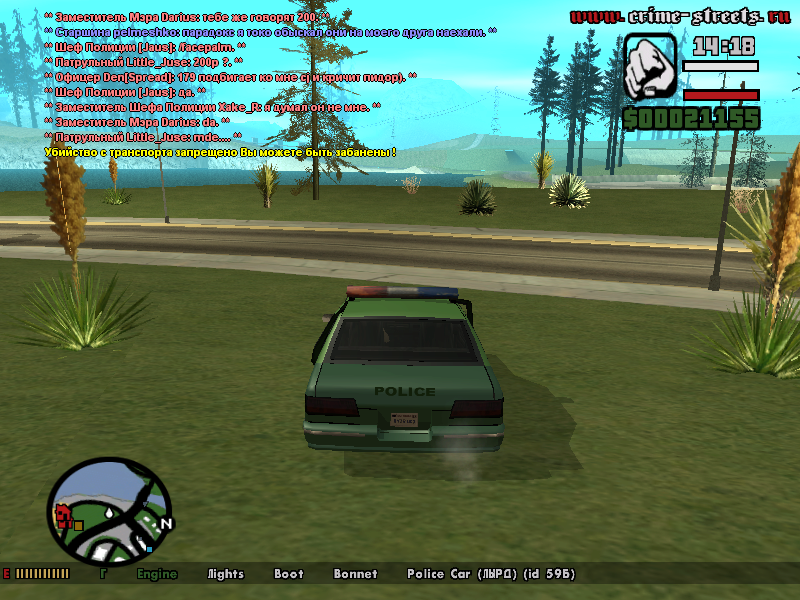Click the crime-streets.ru server logo
This screenshot has width=800, height=600.
[678, 16]
